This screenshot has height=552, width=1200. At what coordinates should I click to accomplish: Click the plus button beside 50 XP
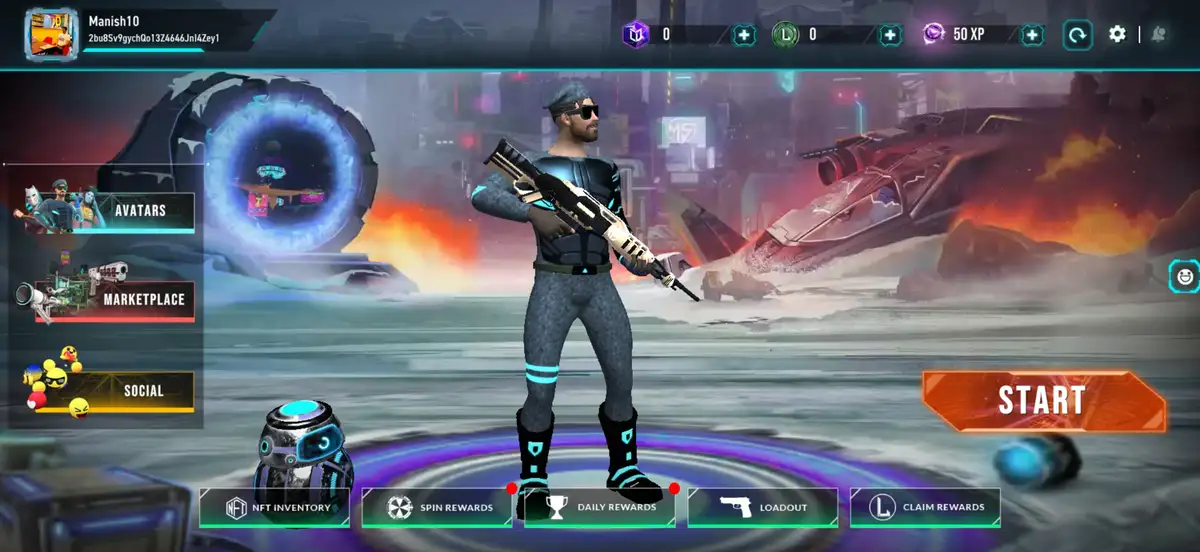tap(1032, 35)
